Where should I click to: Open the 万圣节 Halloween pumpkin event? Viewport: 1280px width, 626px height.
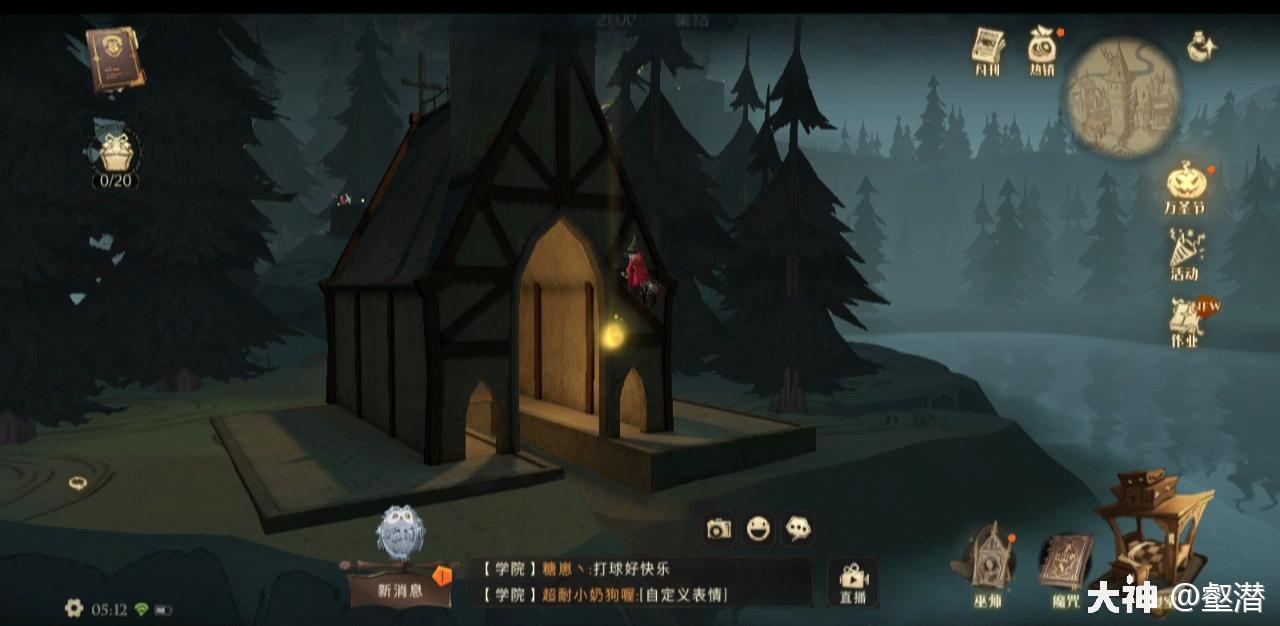click(x=1184, y=188)
